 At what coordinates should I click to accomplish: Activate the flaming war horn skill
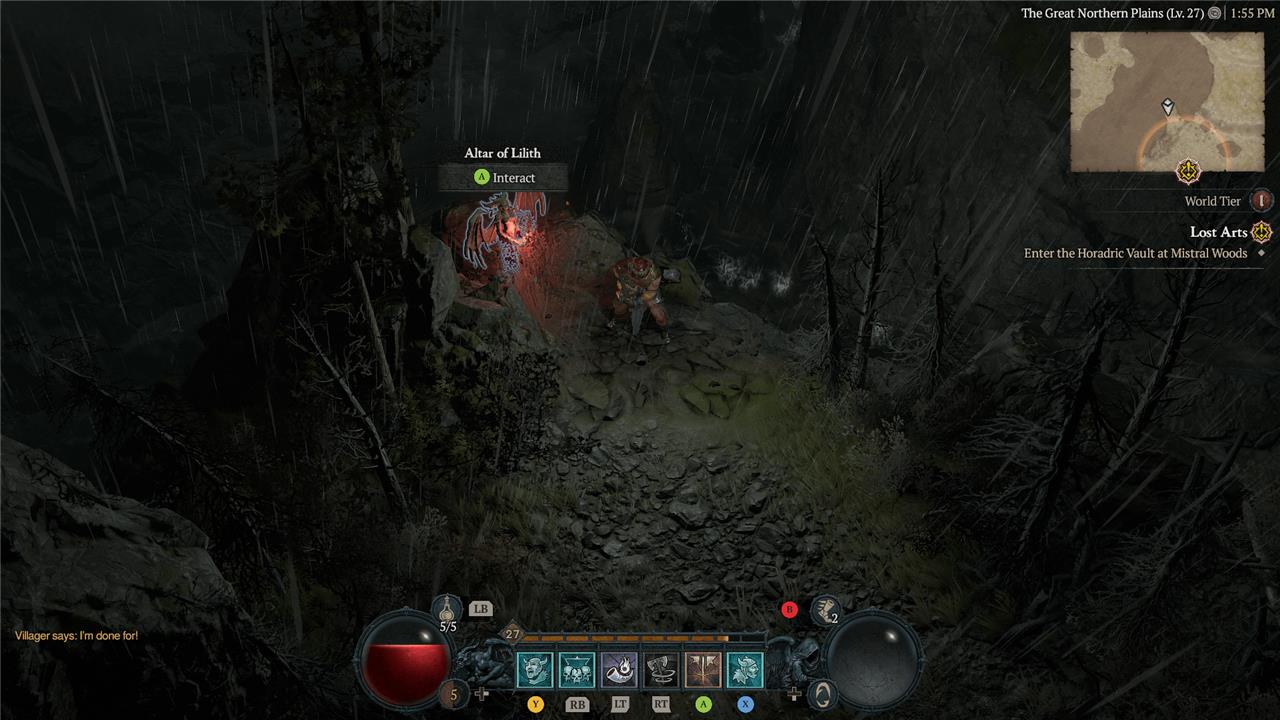(x=619, y=670)
